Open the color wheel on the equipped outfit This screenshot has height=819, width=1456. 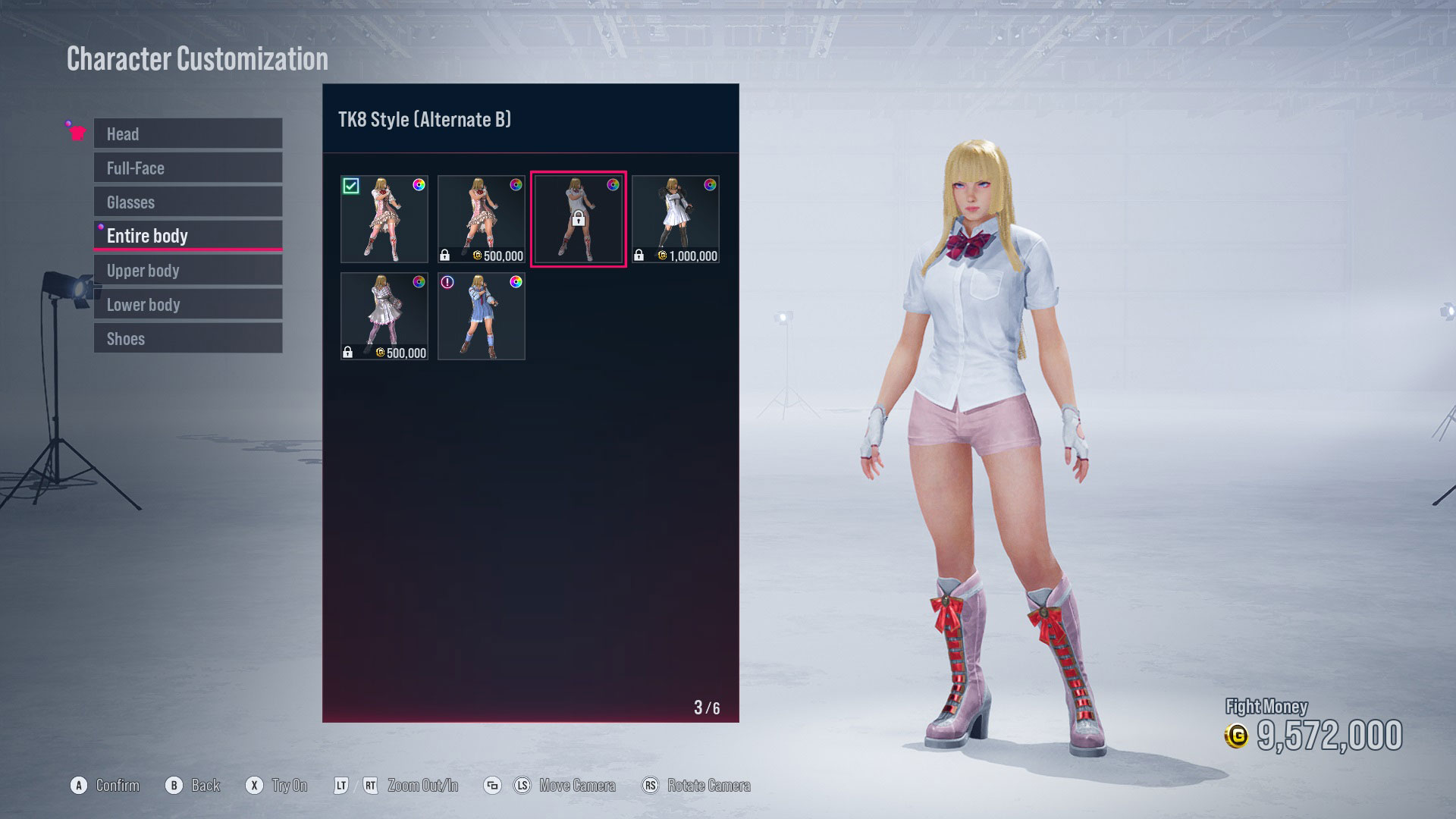point(419,186)
